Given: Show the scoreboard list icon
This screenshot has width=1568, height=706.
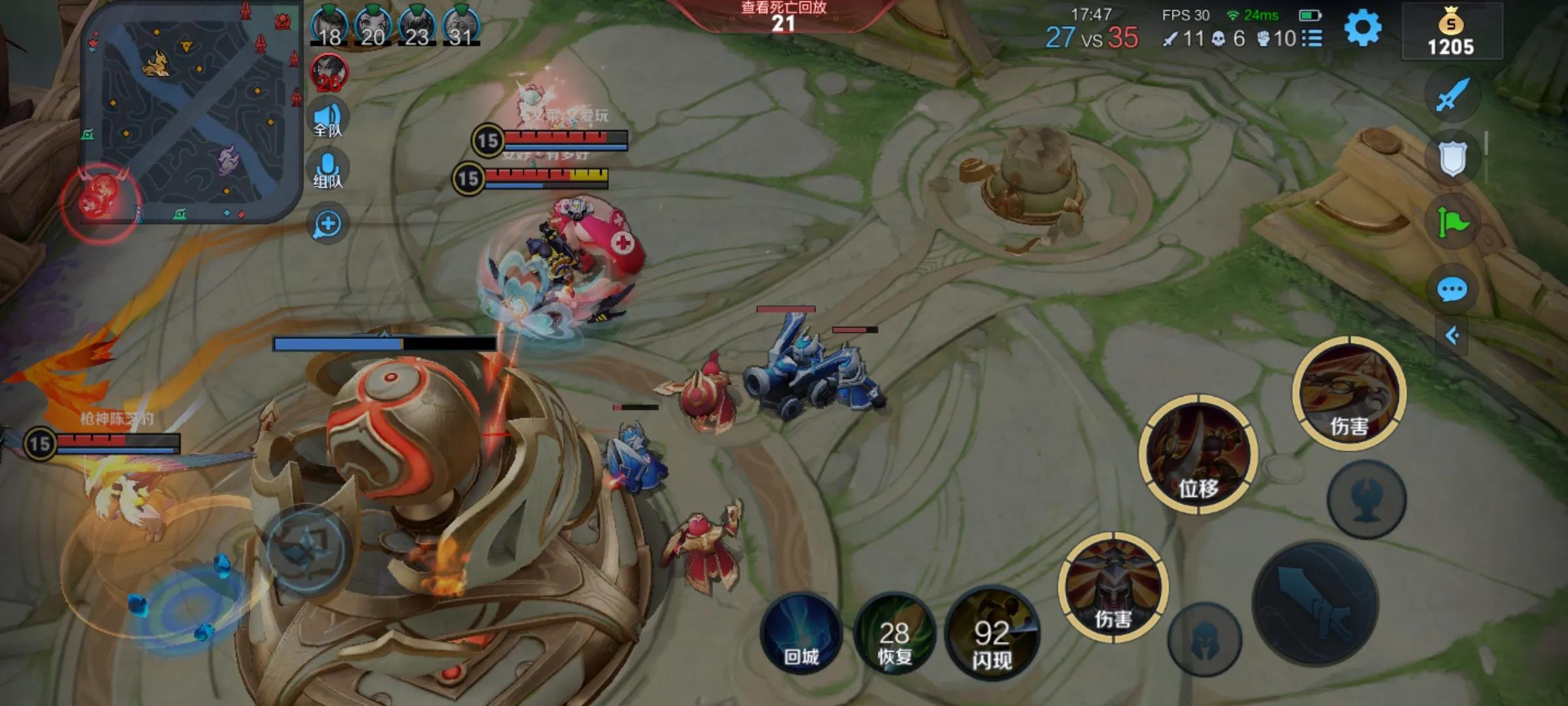Looking at the screenshot, I should point(1312,39).
